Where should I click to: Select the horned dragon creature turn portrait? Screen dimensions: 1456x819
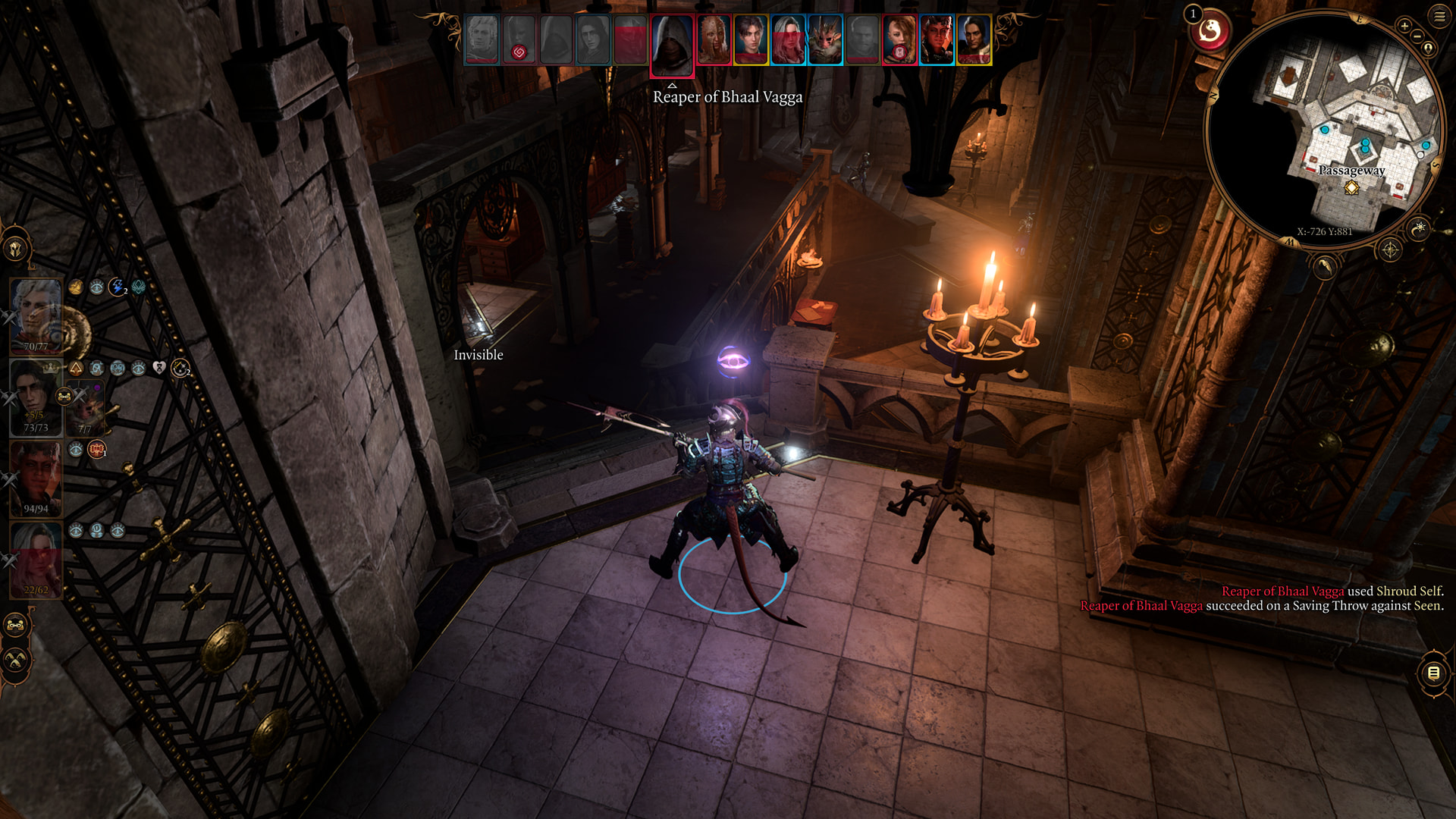pos(825,39)
